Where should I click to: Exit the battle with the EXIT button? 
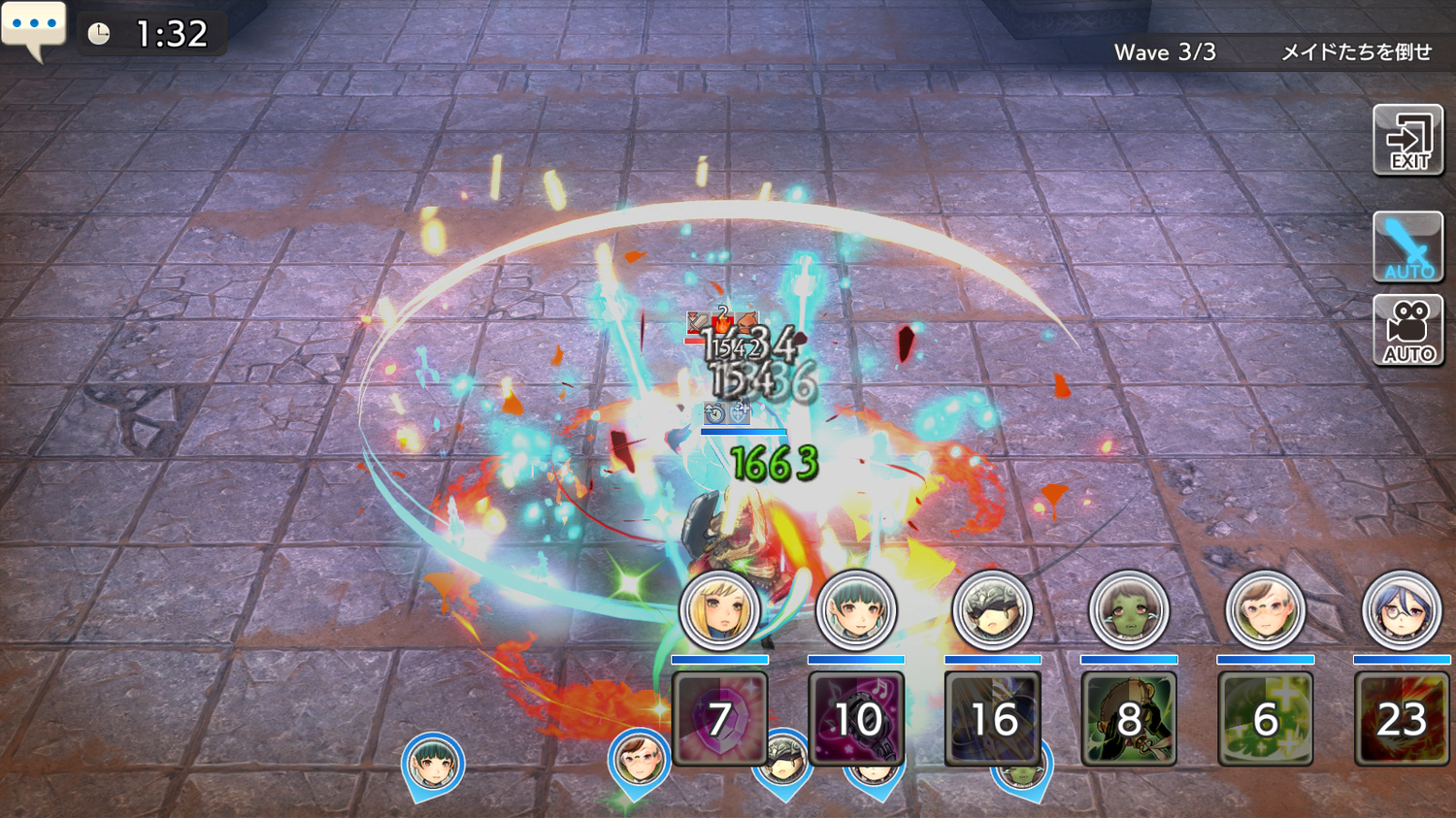point(1407,141)
